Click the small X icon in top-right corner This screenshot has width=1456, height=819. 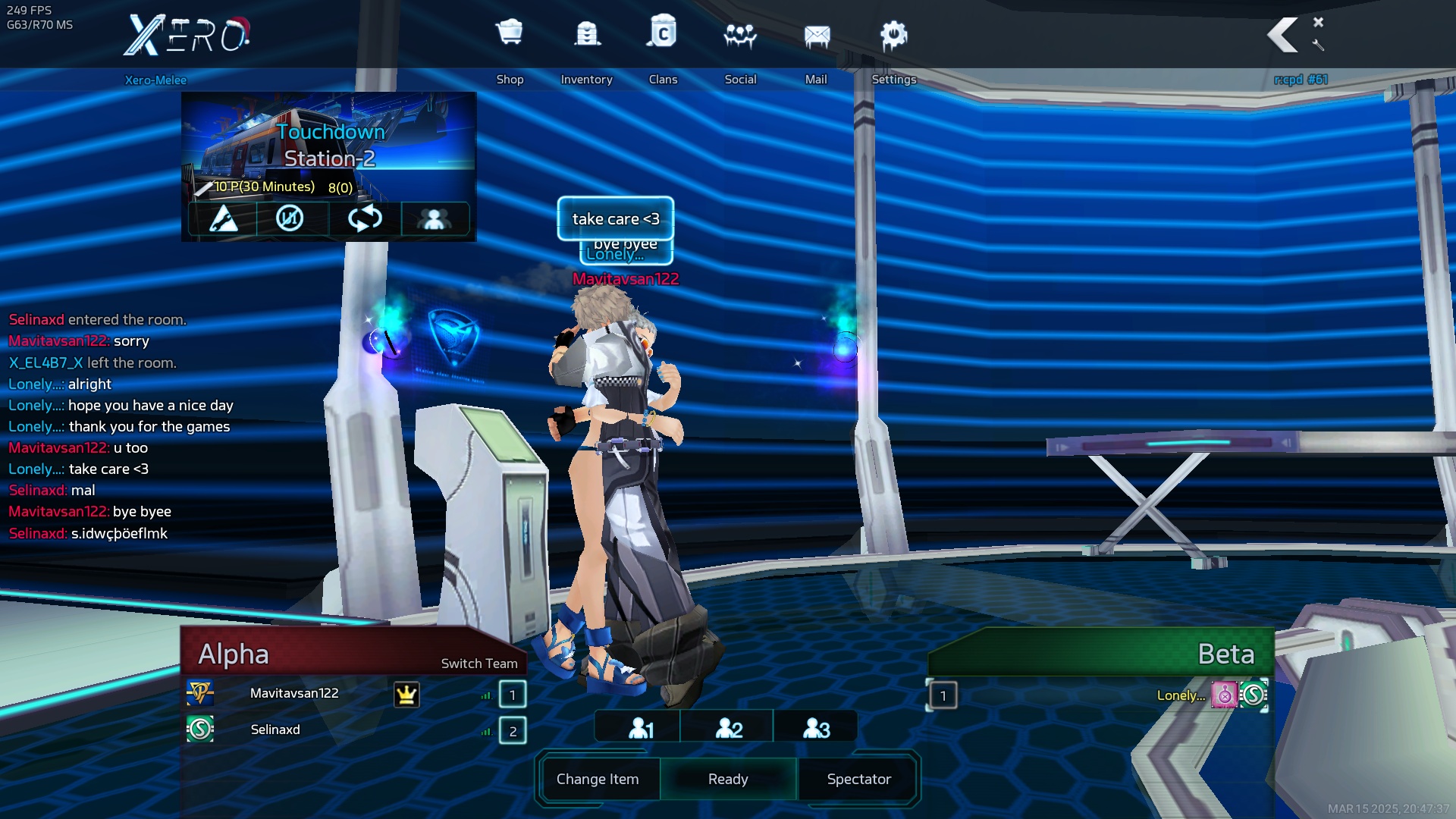point(1318,22)
